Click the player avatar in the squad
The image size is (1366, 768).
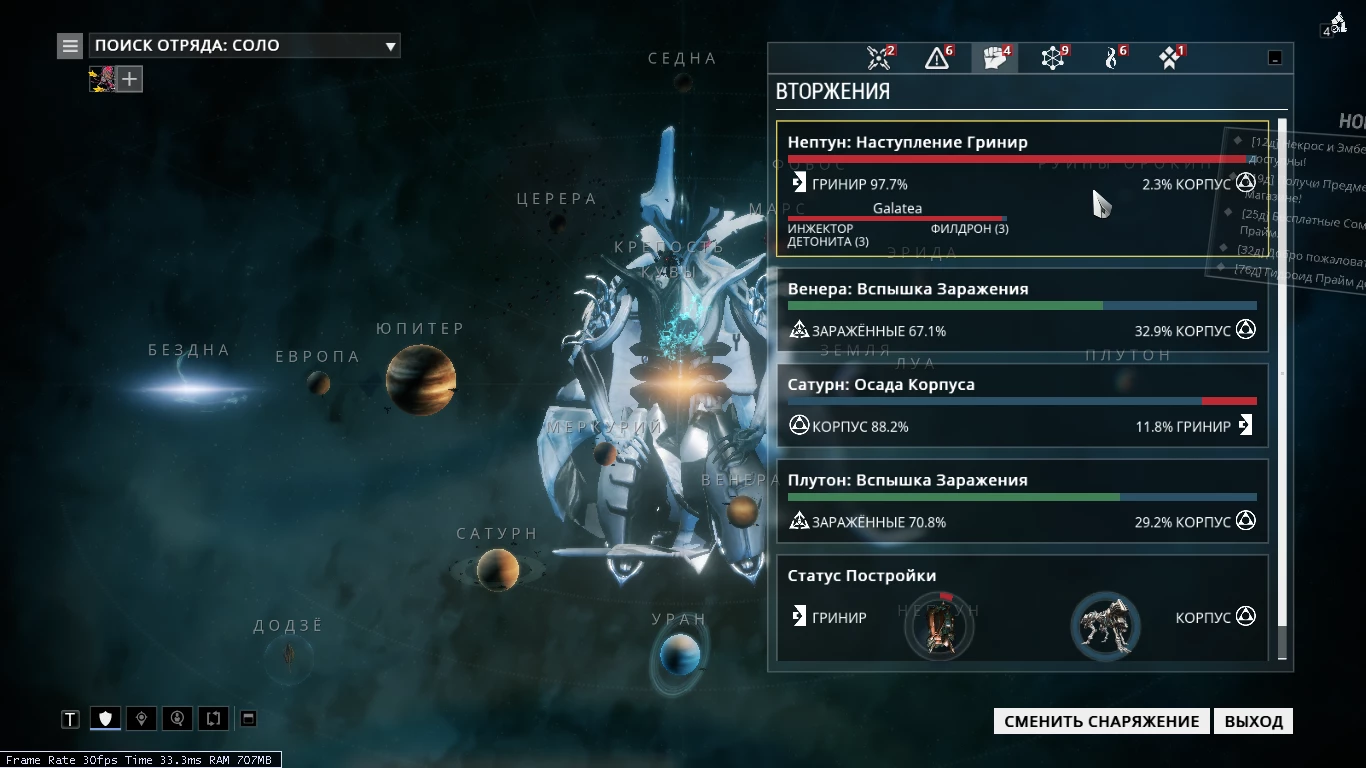click(102, 78)
